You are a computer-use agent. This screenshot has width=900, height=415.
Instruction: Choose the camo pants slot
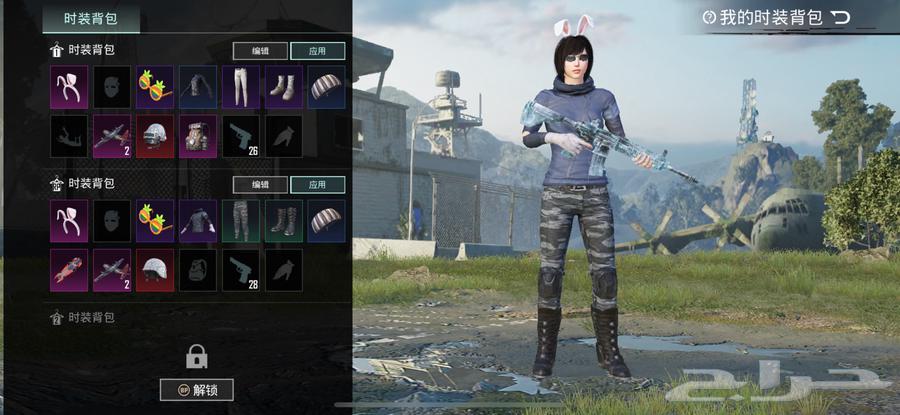(241, 222)
